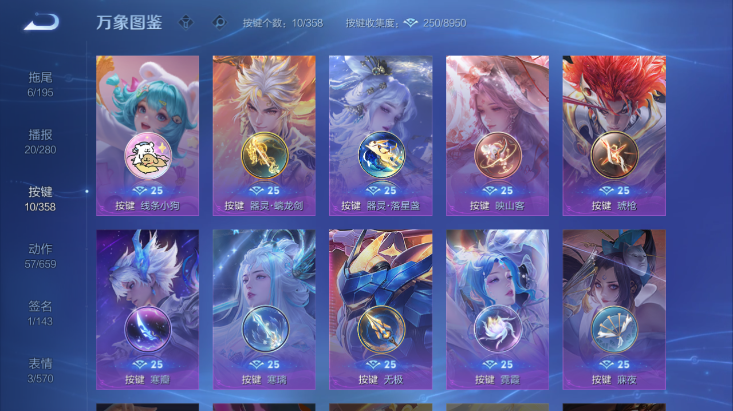733x411 pixels.
Task: Switch to the 拖尾 tab
Action: pyautogui.click(x=40, y=84)
